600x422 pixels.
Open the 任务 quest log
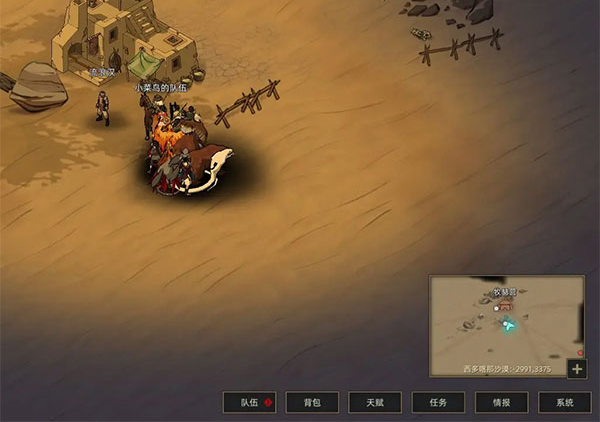click(x=438, y=402)
